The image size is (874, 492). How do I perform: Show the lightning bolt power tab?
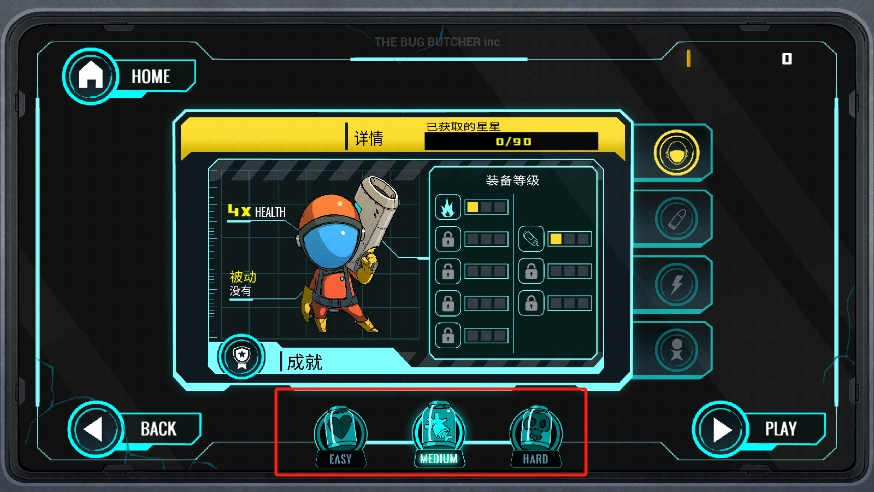[x=676, y=285]
